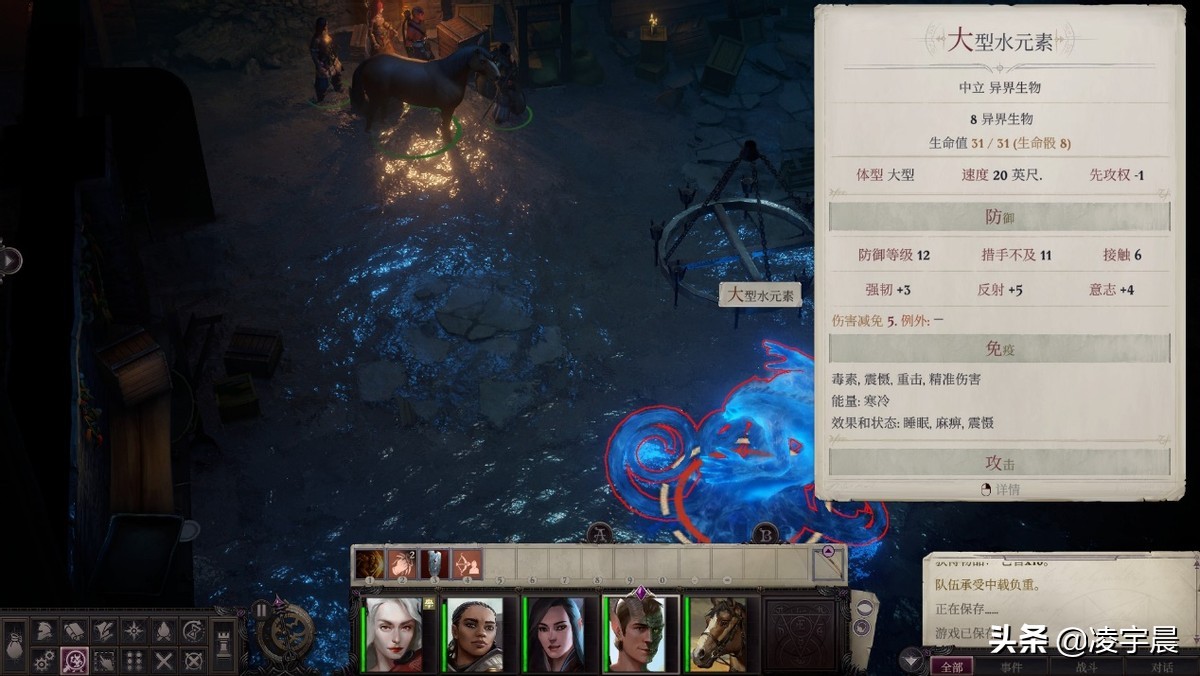Activate the shield ability in slot three
Screen dimensions: 1200x676
pos(435,564)
